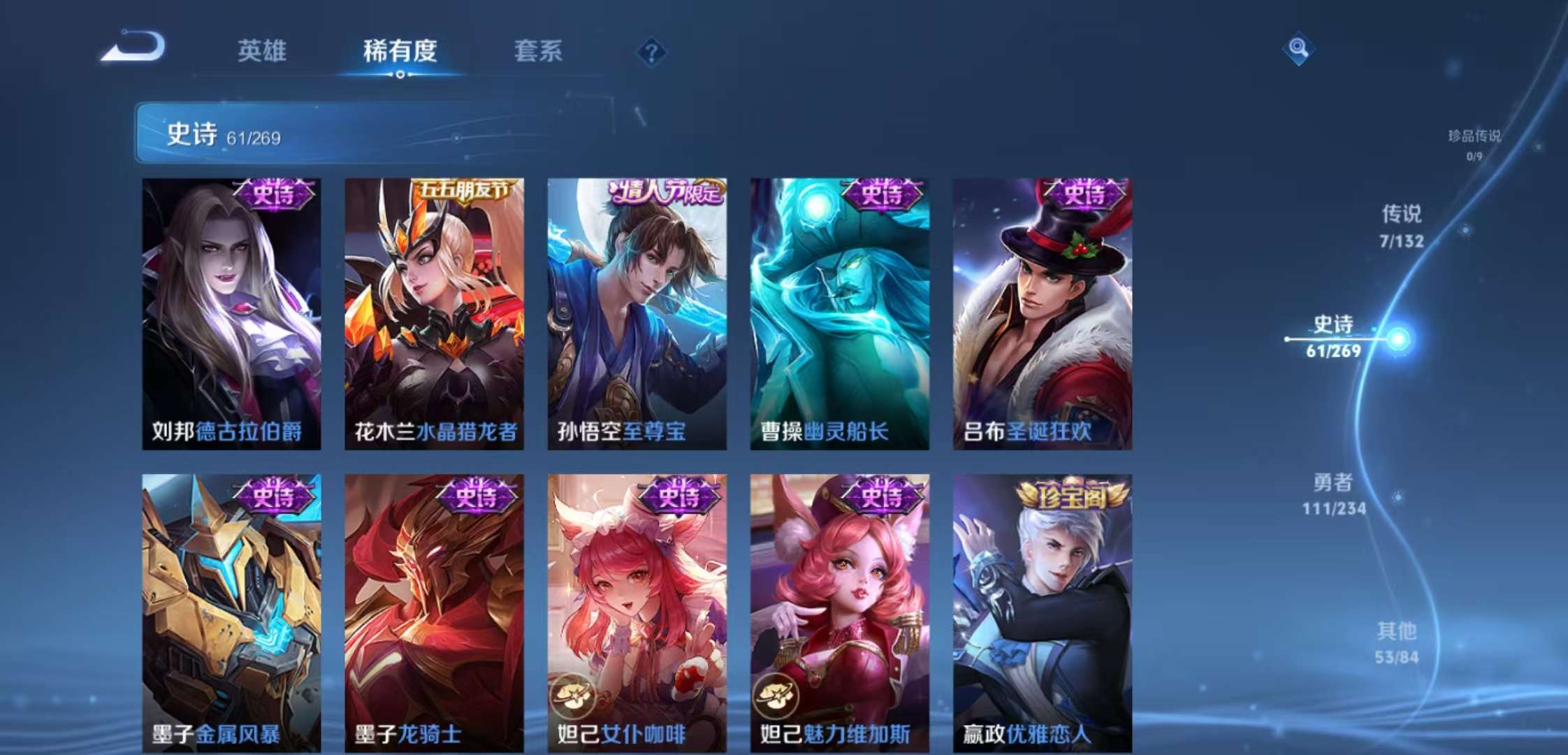Image resolution: width=1568 pixels, height=755 pixels.
Task: Switch to the 套系 tab
Action: pyautogui.click(x=539, y=51)
